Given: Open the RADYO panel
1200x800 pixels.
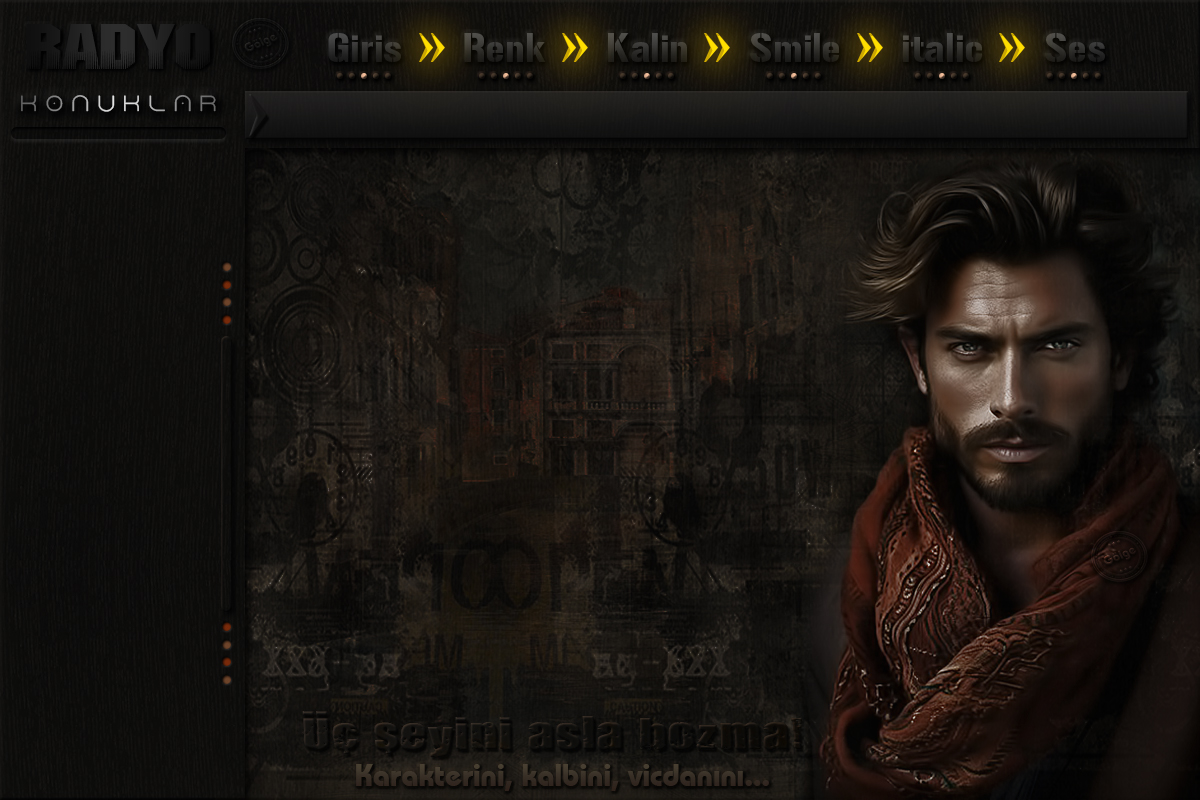Looking at the screenshot, I should 119,46.
